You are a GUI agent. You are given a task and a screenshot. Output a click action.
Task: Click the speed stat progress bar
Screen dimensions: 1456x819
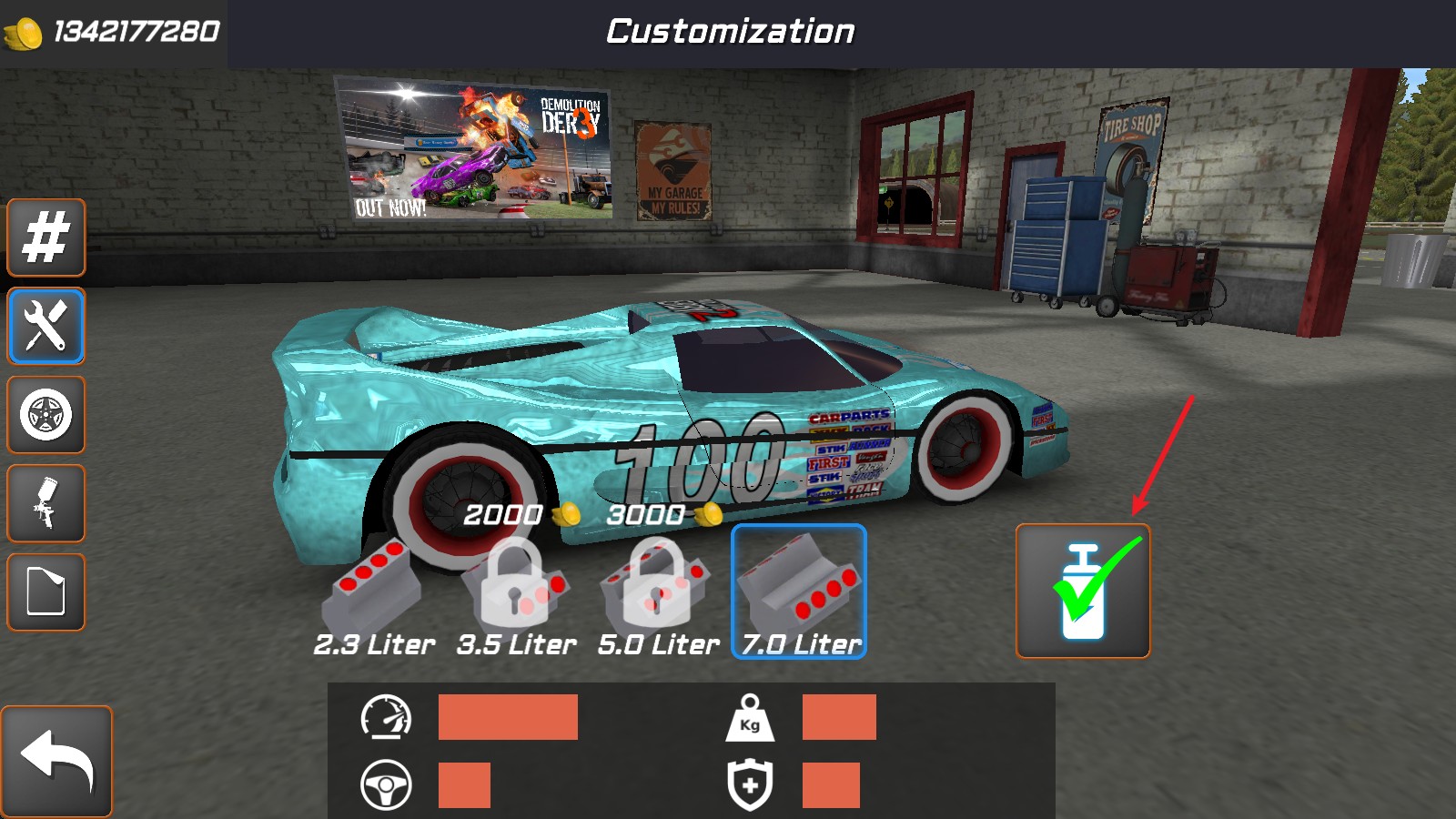tap(509, 719)
